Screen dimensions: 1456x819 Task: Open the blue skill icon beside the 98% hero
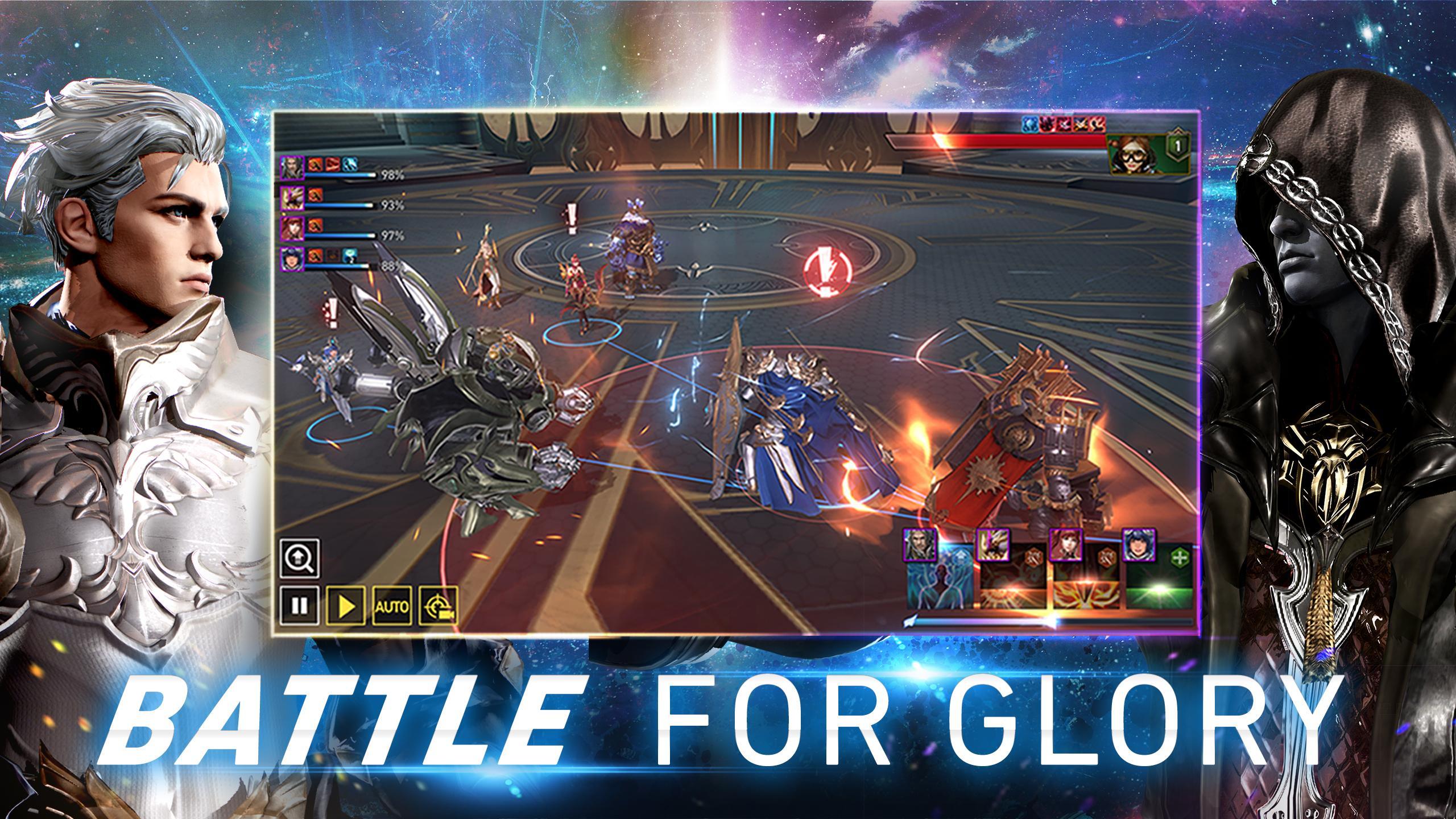coord(349,166)
